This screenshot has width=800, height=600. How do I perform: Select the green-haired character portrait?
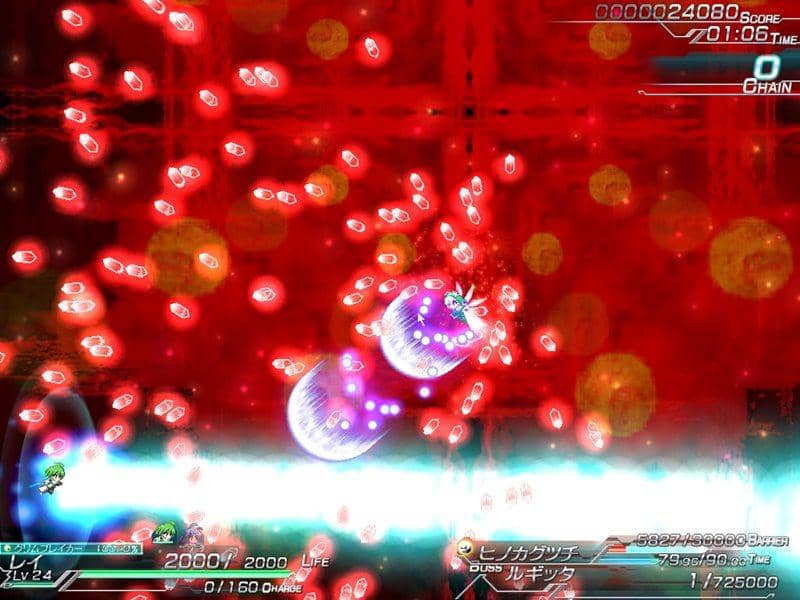click(x=164, y=532)
